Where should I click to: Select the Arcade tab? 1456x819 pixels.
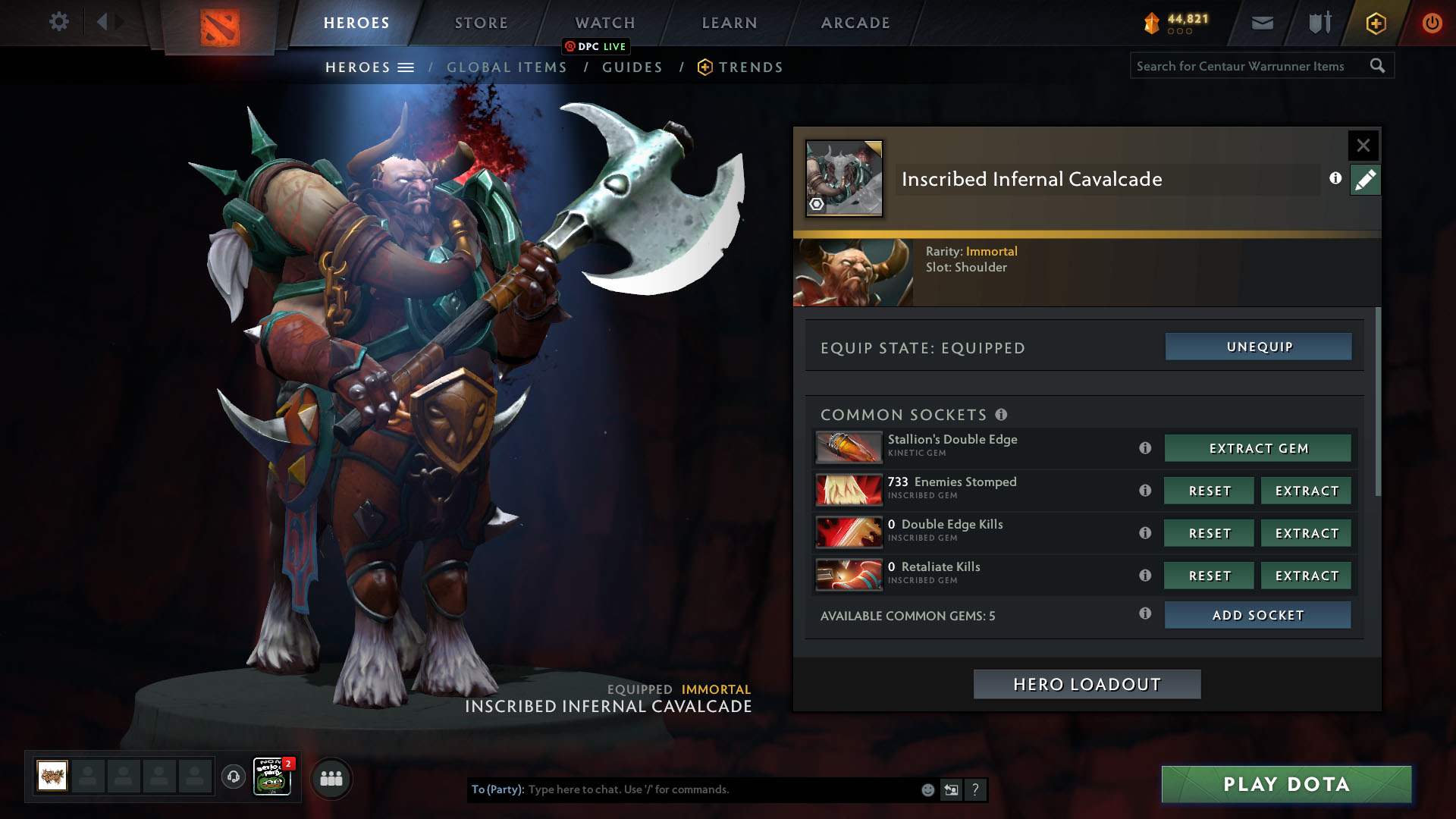(x=855, y=23)
